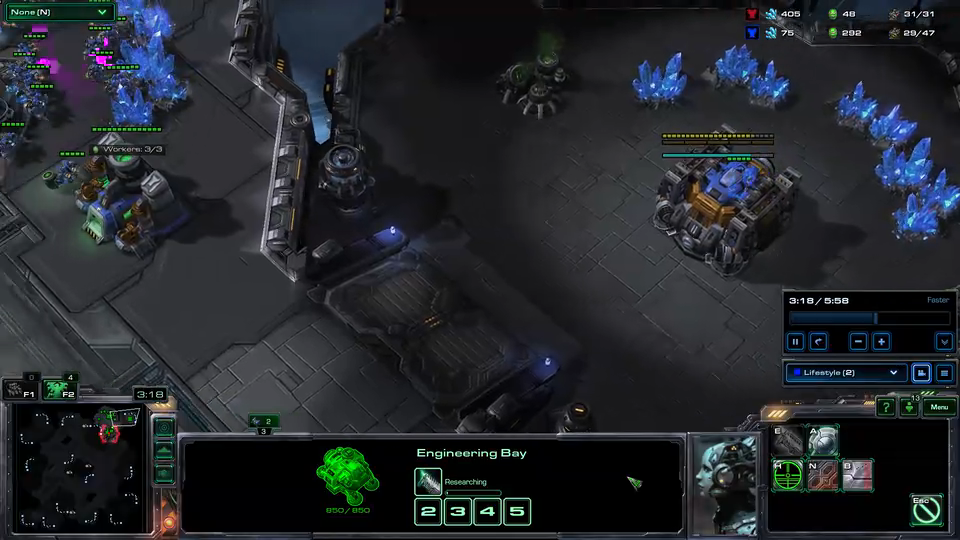The image size is (960, 540).
Task: Rewind the replay with the back-arrow button
Action: pos(818,342)
